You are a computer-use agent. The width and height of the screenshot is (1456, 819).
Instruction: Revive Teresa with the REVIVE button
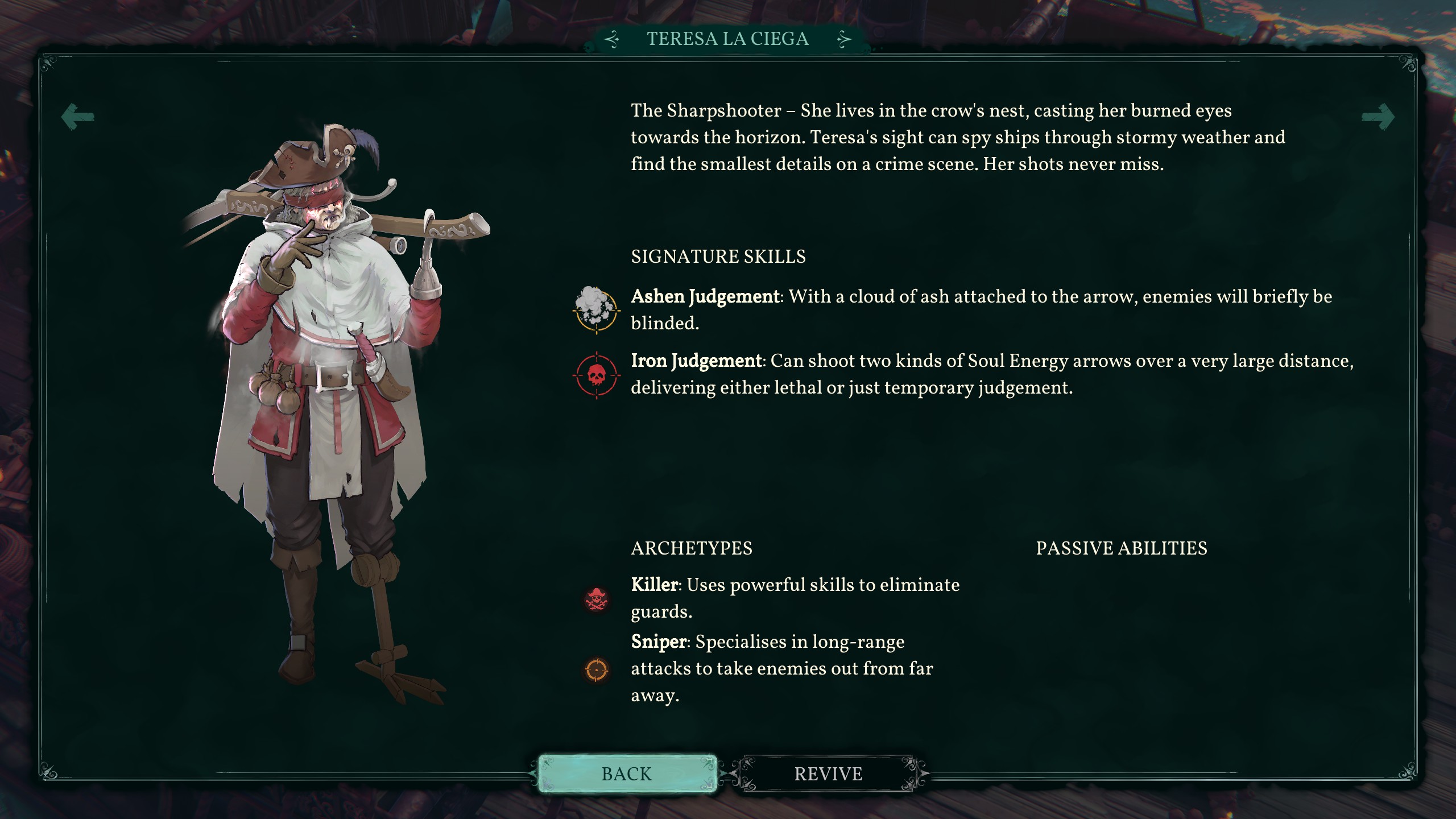coord(828,773)
